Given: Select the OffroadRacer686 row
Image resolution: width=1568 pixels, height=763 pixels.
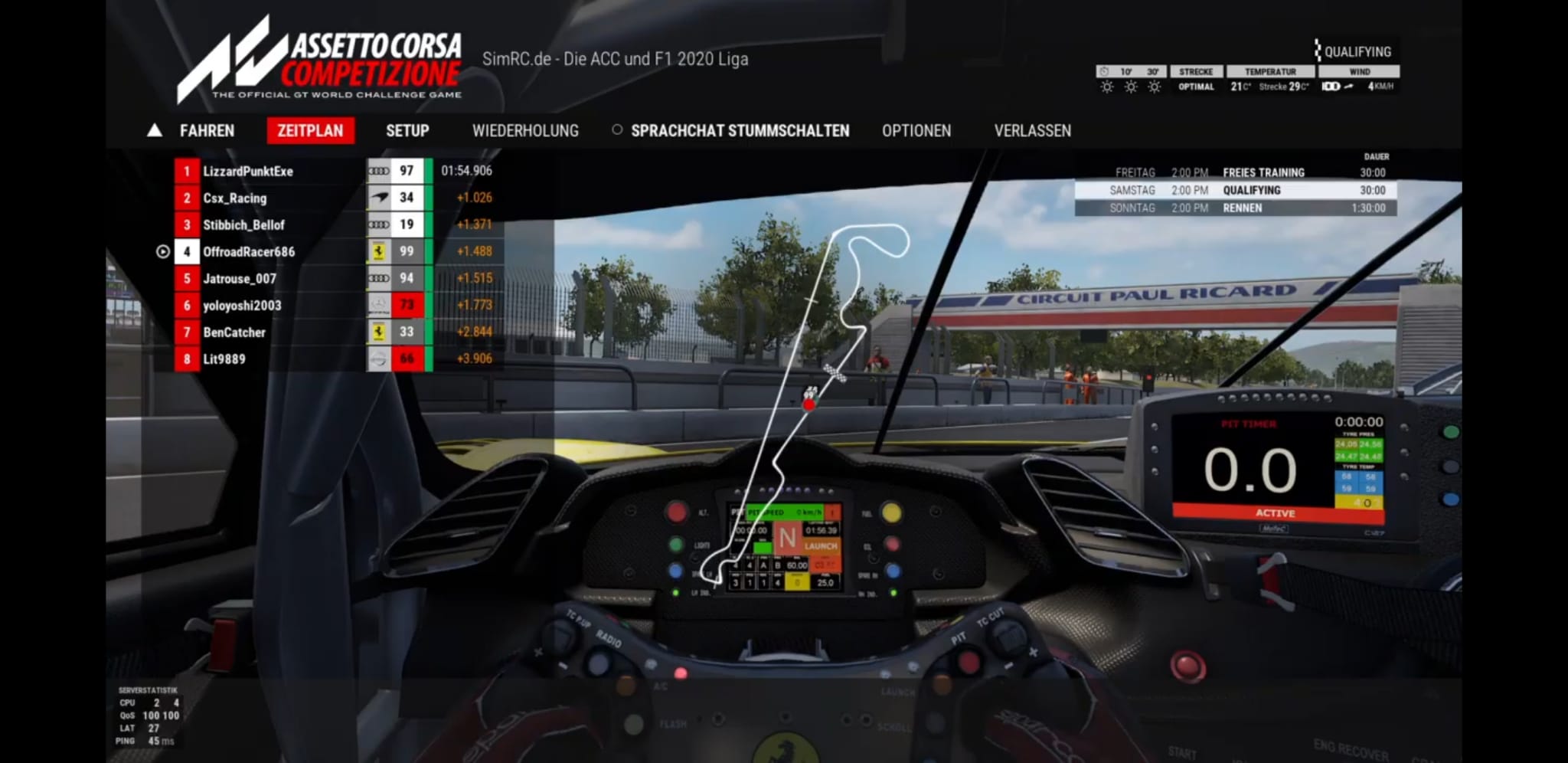Looking at the screenshot, I should [x=249, y=252].
